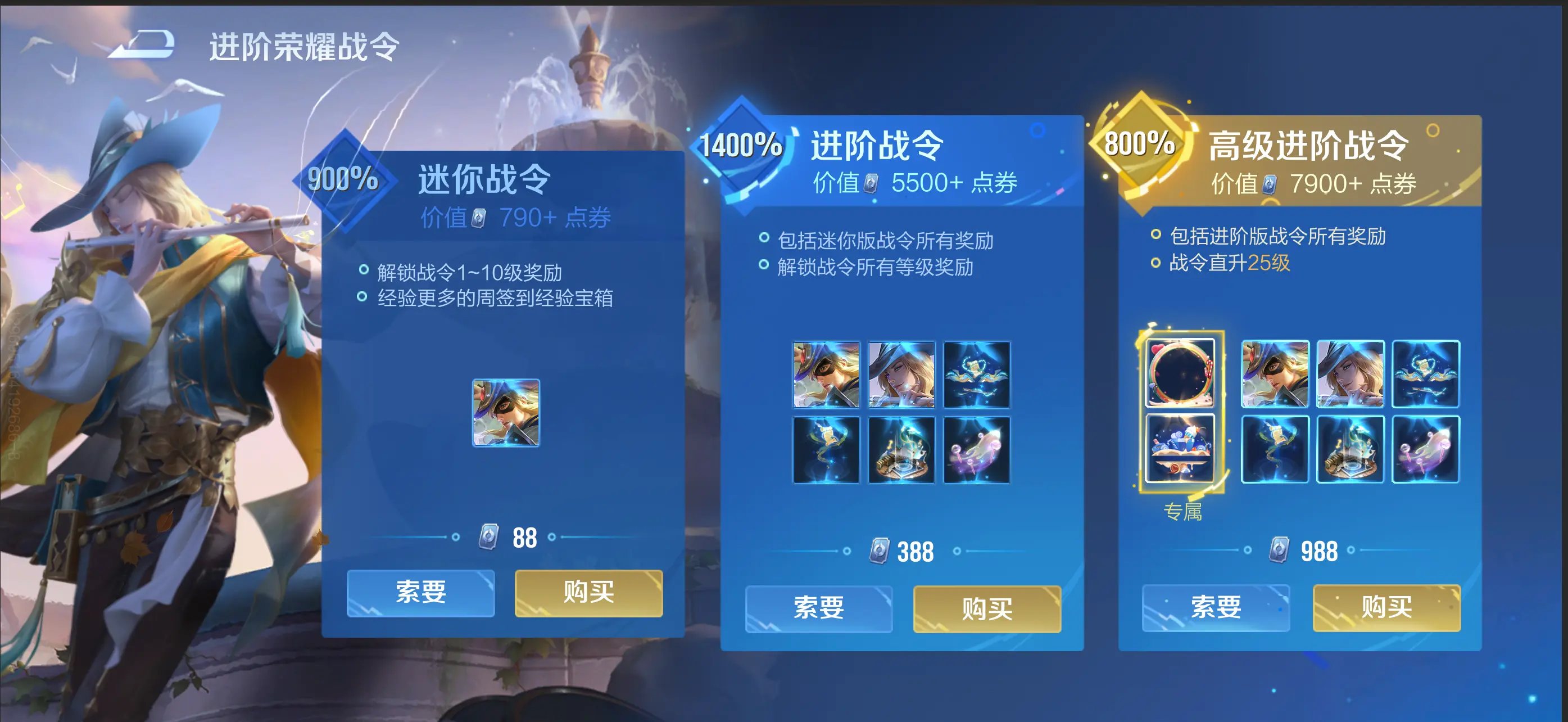Click the candy avatar frame marked 专属
Image resolution: width=1568 pixels, height=722 pixels.
coord(1181,374)
